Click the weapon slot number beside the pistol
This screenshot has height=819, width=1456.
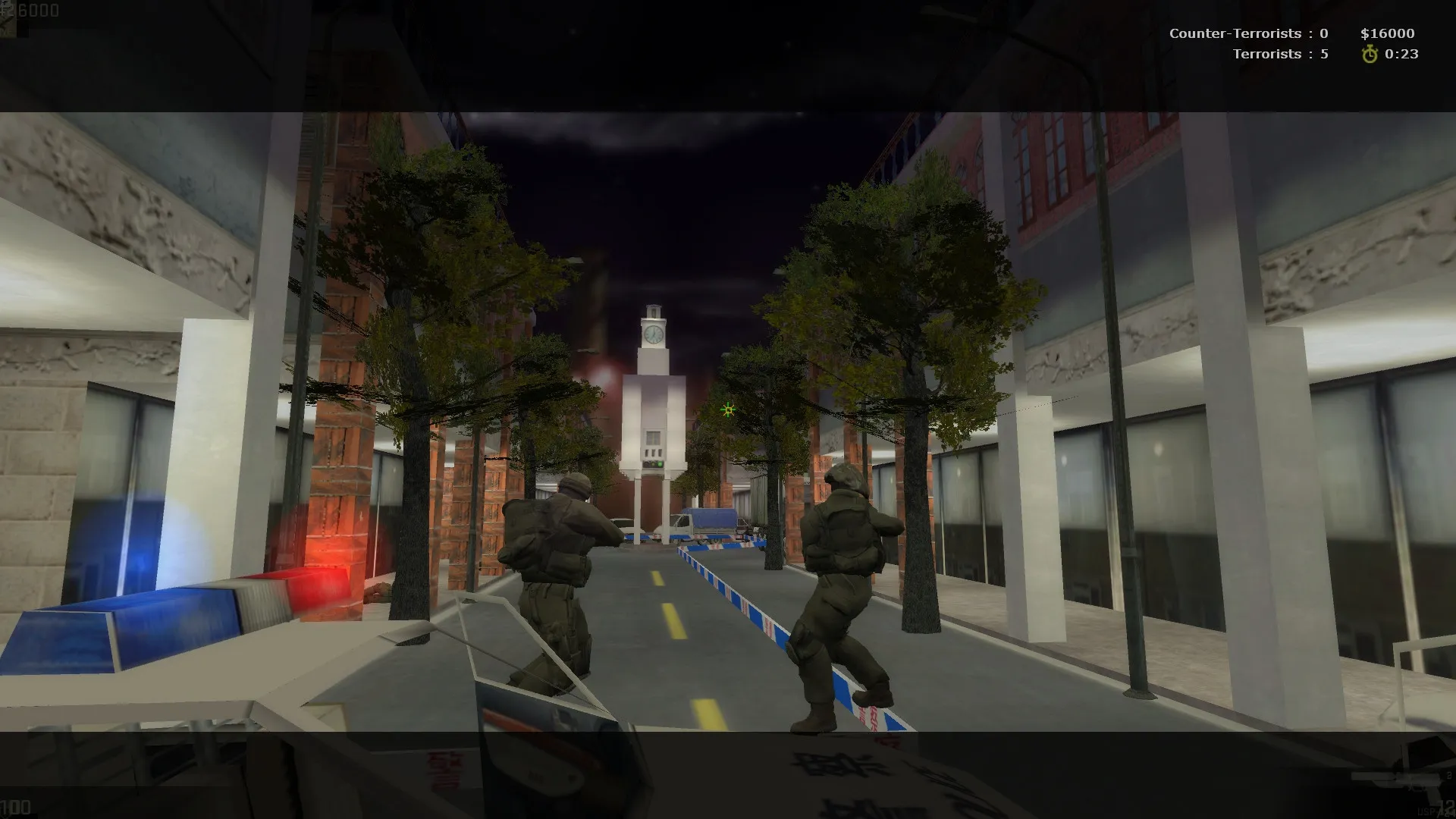(1448, 775)
